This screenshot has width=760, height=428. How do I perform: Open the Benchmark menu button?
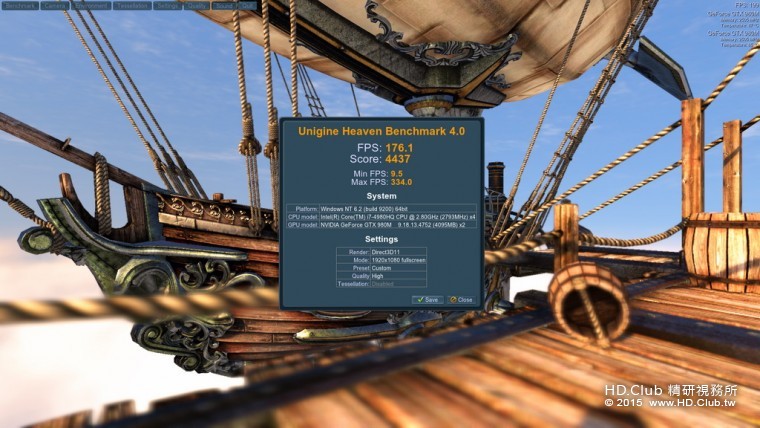point(19,5)
